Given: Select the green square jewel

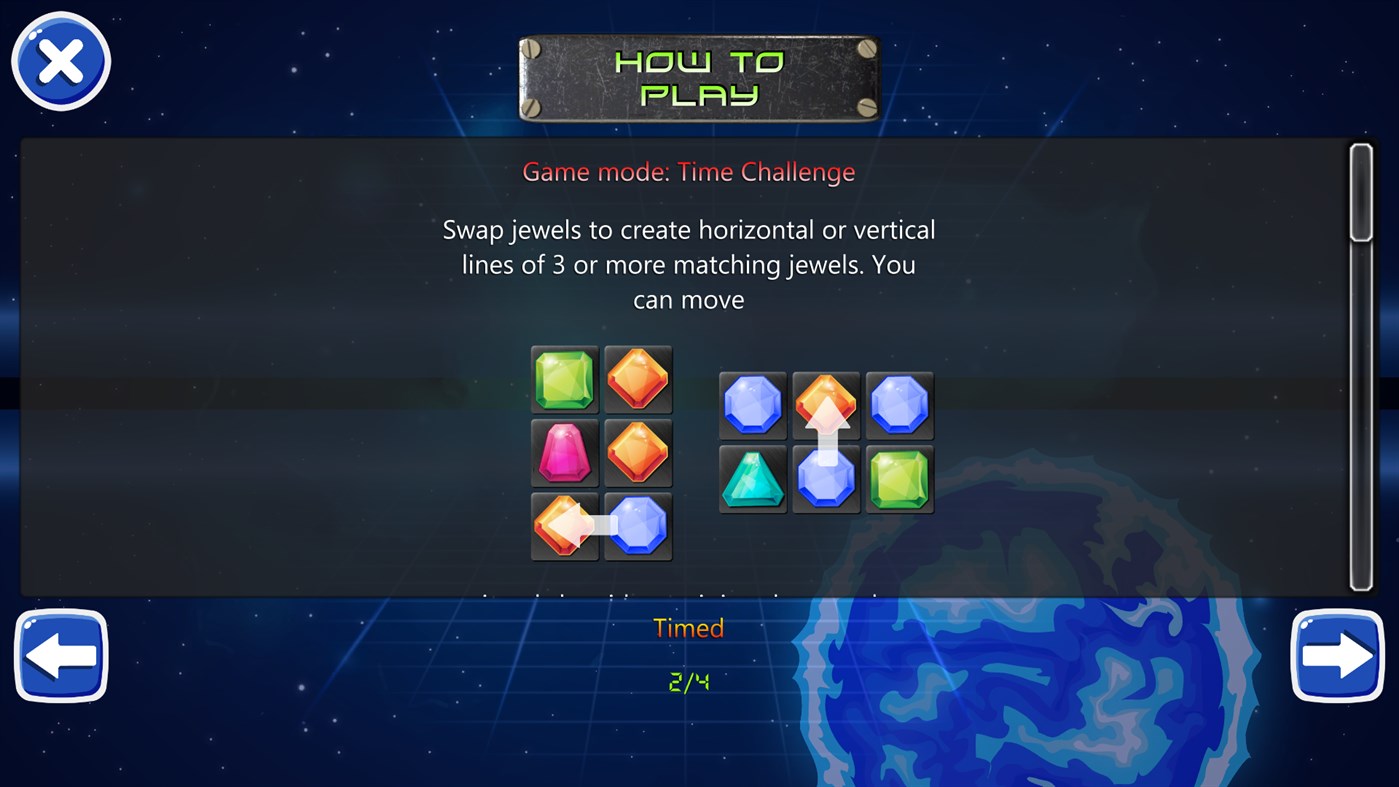Looking at the screenshot, I should tap(564, 380).
